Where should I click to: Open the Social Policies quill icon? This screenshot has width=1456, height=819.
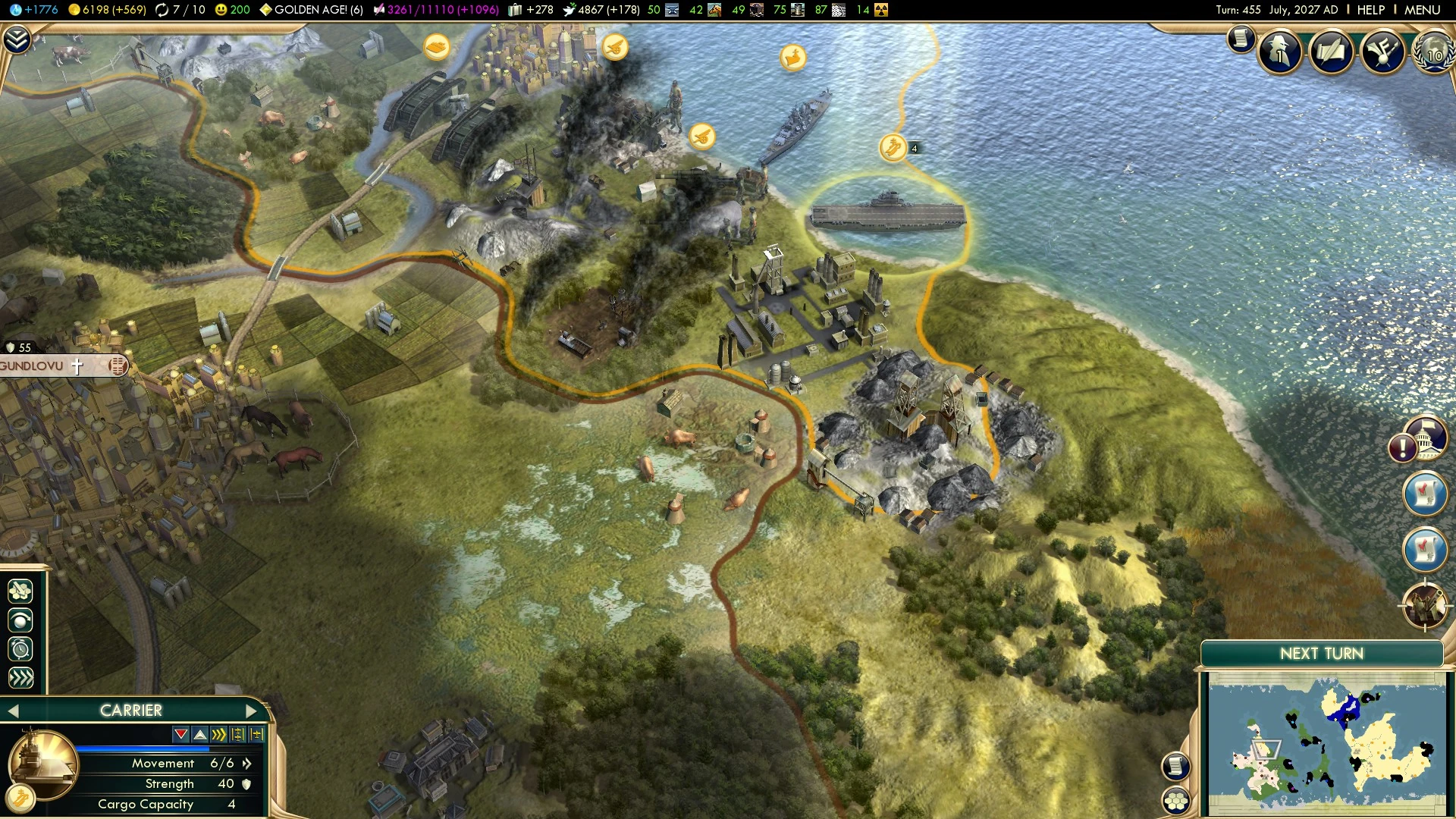[1332, 52]
